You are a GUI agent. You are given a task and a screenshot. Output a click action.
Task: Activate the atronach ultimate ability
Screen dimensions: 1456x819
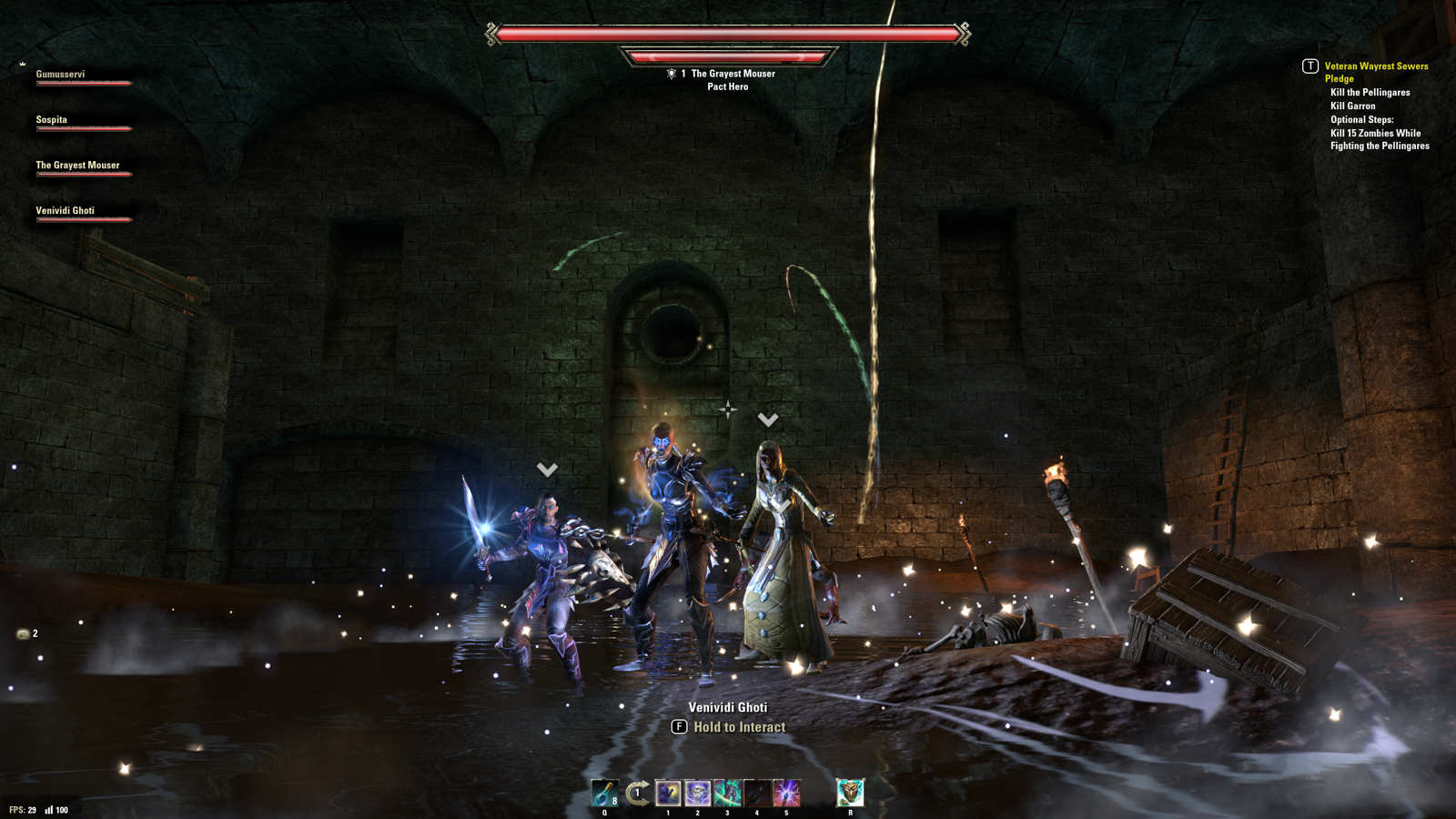pyautogui.click(x=850, y=793)
